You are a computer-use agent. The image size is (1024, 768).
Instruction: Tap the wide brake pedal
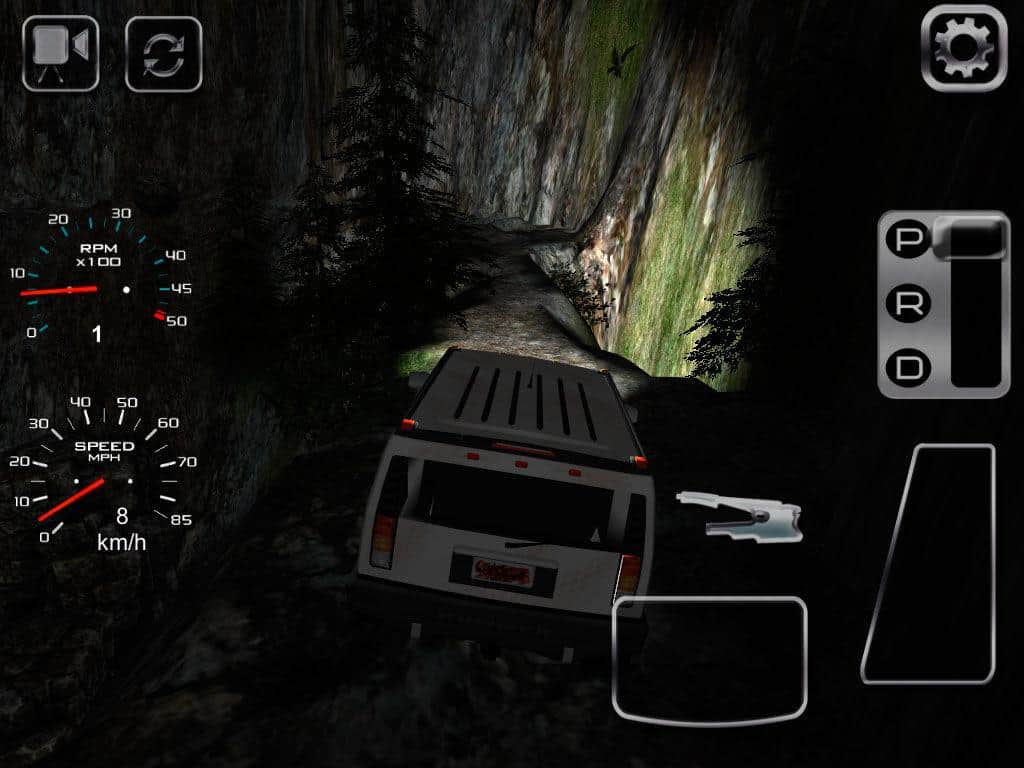[x=709, y=658]
